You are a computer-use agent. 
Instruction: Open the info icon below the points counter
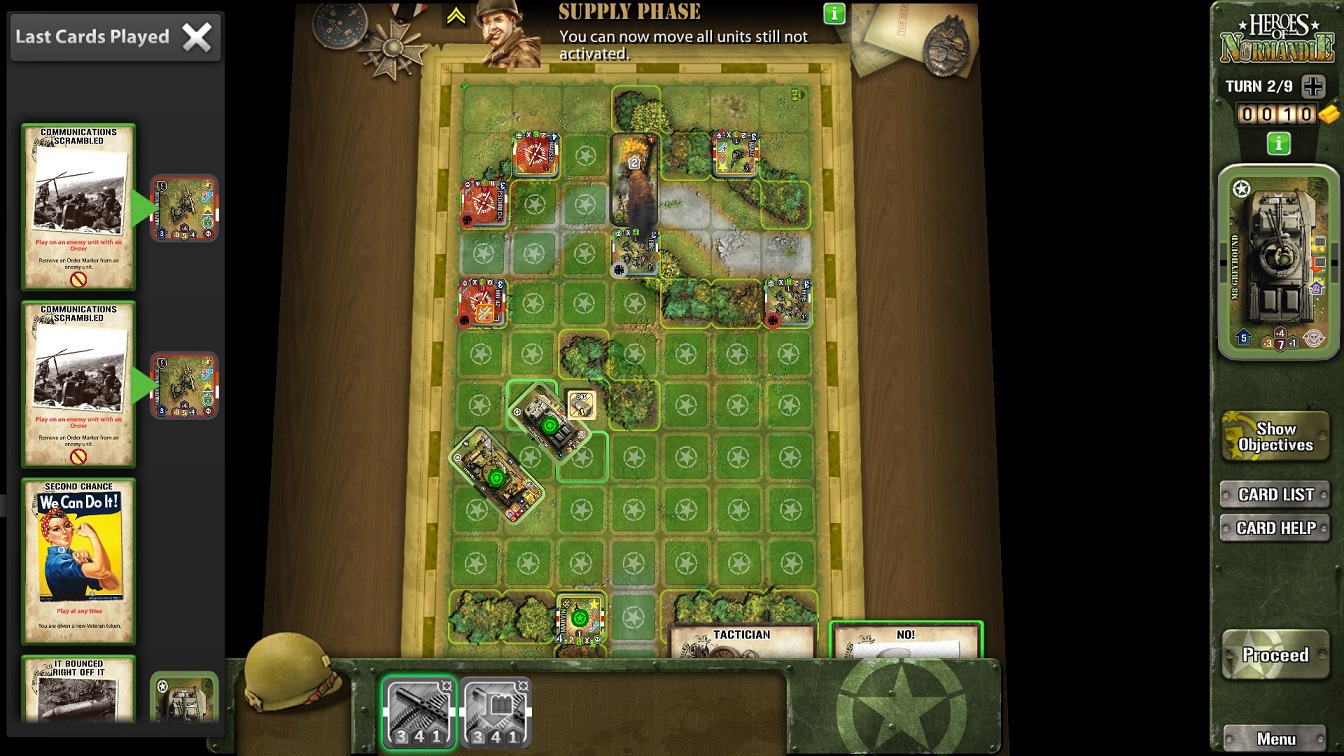coord(1278,144)
